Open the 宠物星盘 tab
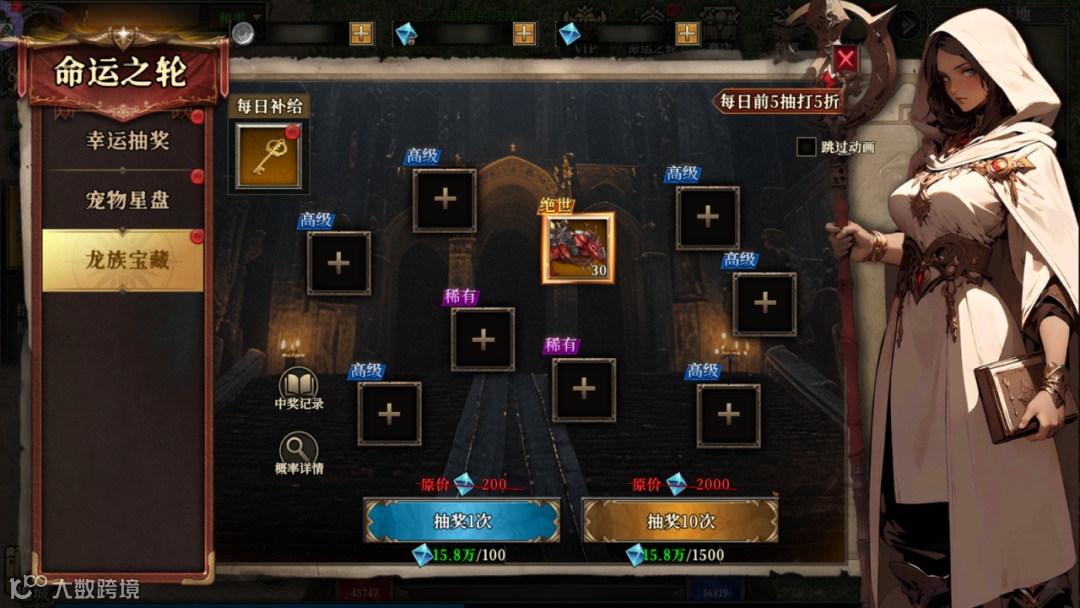Image resolution: width=1080 pixels, height=608 pixels. 125,200
